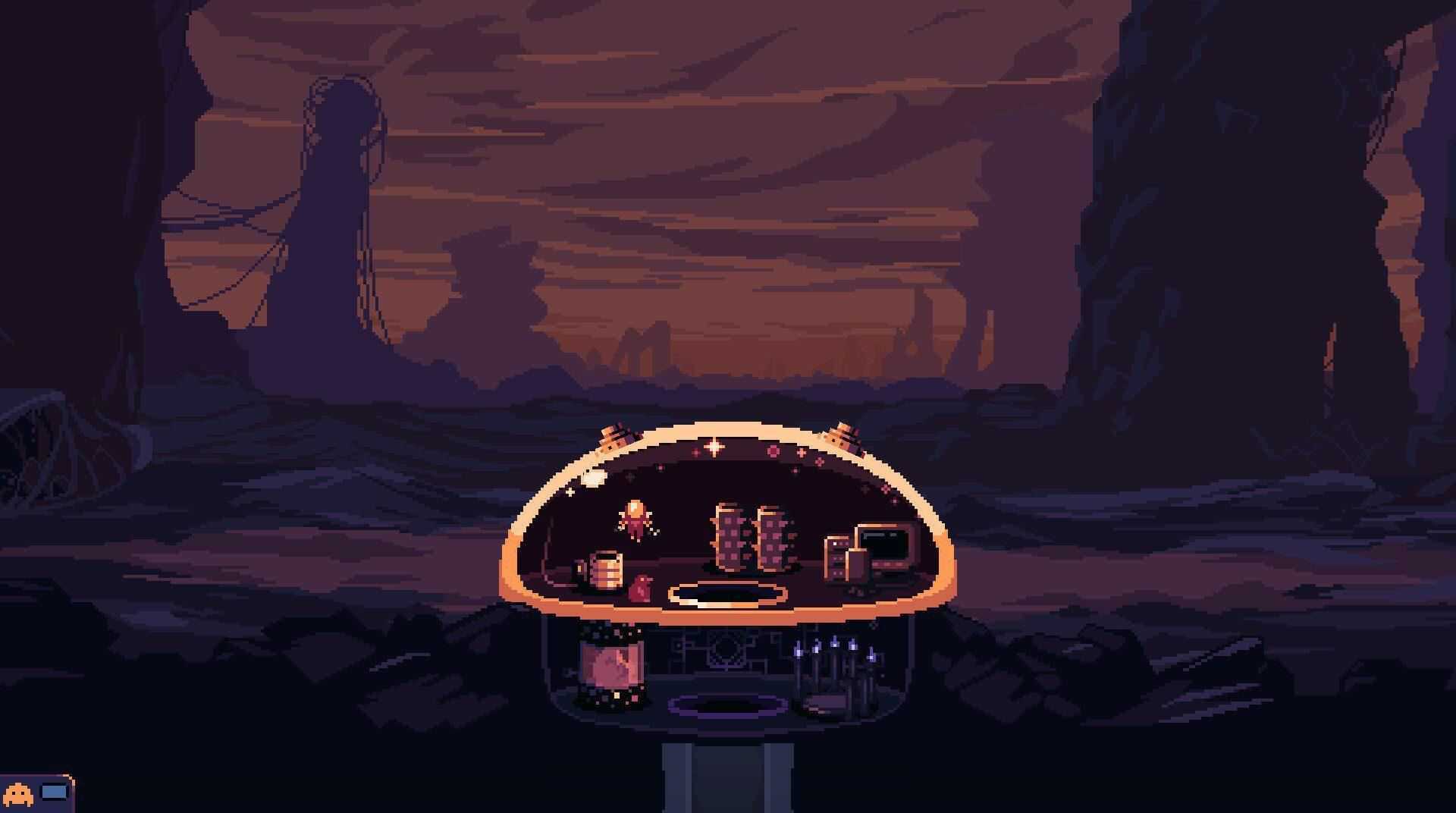Toggle the right satellite dish atop the dome

coord(844,435)
